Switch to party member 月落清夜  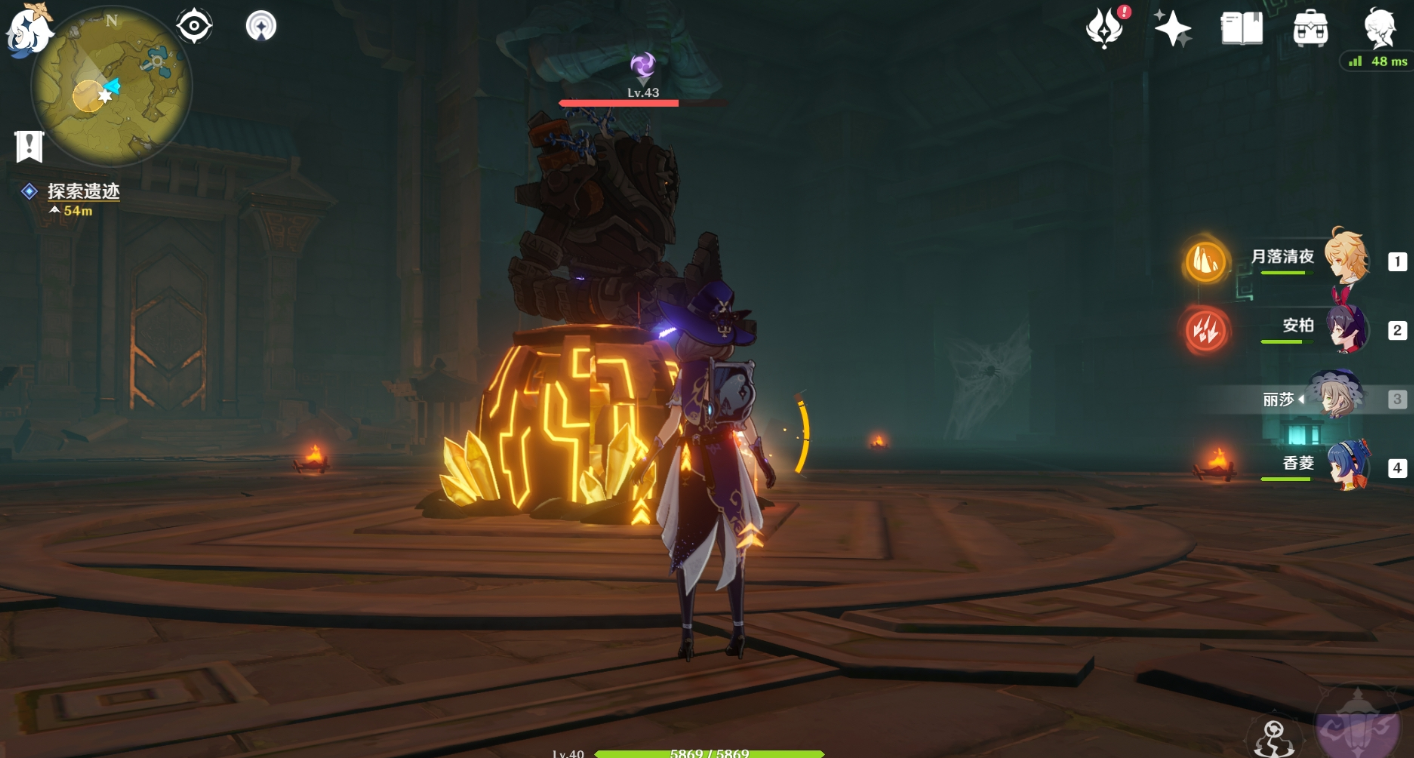(1346, 259)
